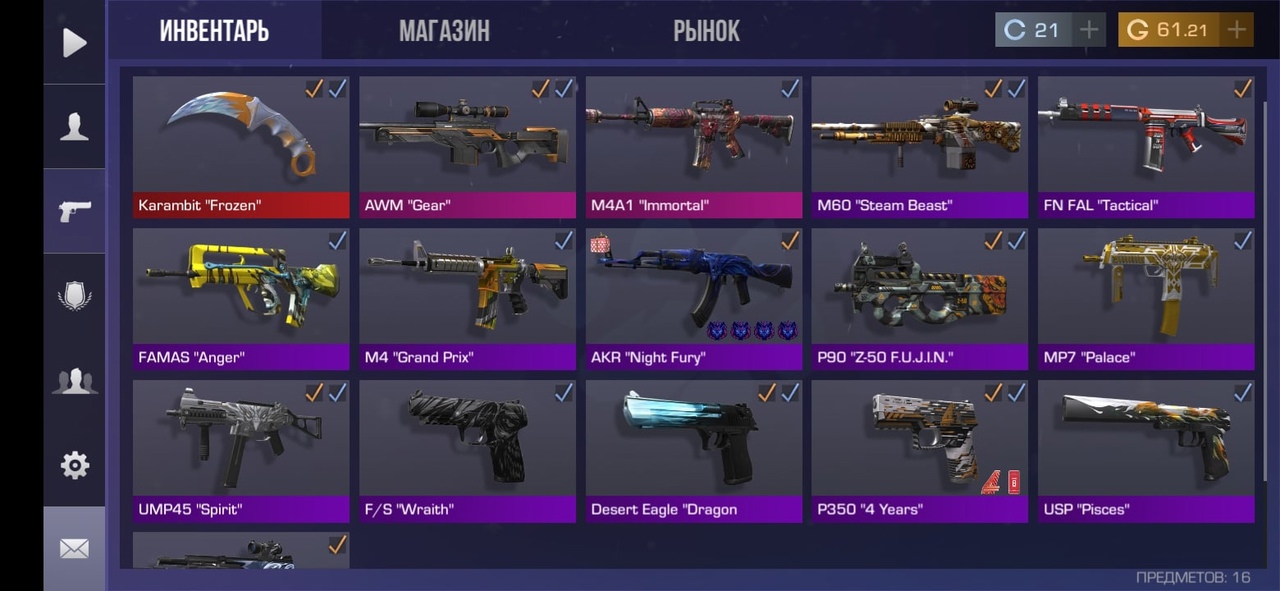Open the friends group icon
The width and height of the screenshot is (1280, 591).
(x=74, y=381)
